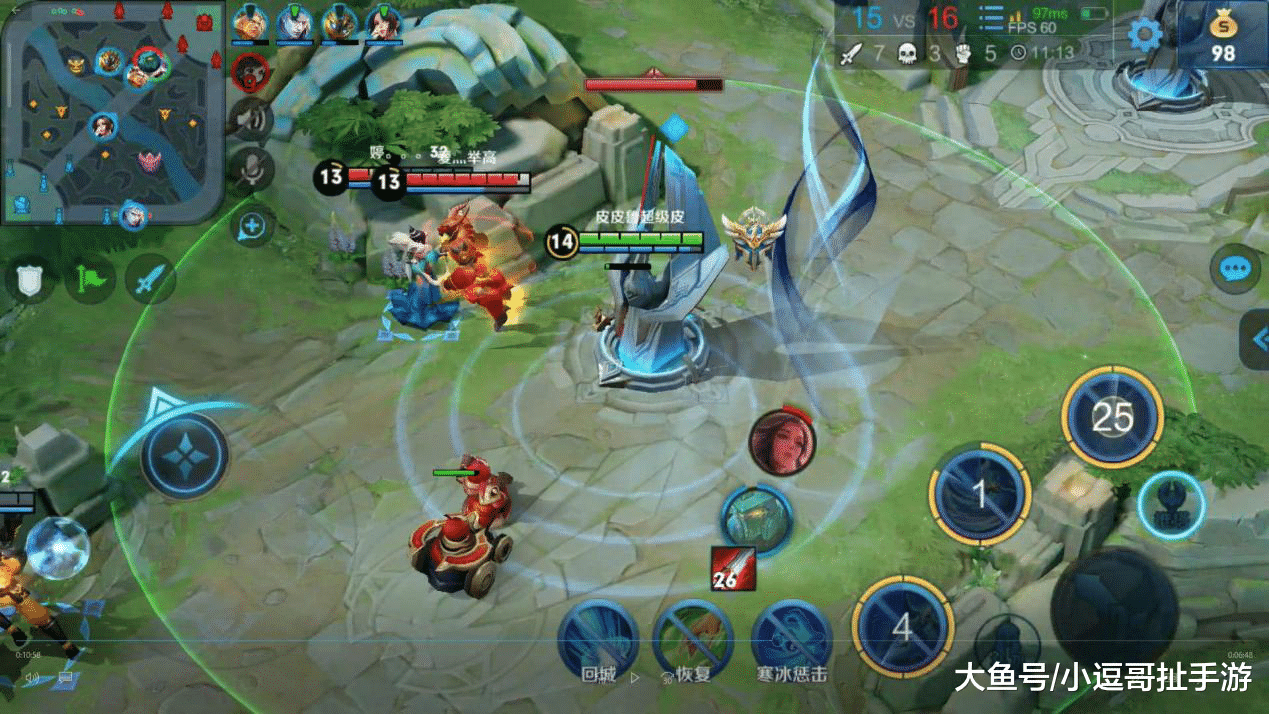The height and width of the screenshot is (714, 1269).
Task: Target the teal armored hero portrait
Action: click(x=757, y=518)
